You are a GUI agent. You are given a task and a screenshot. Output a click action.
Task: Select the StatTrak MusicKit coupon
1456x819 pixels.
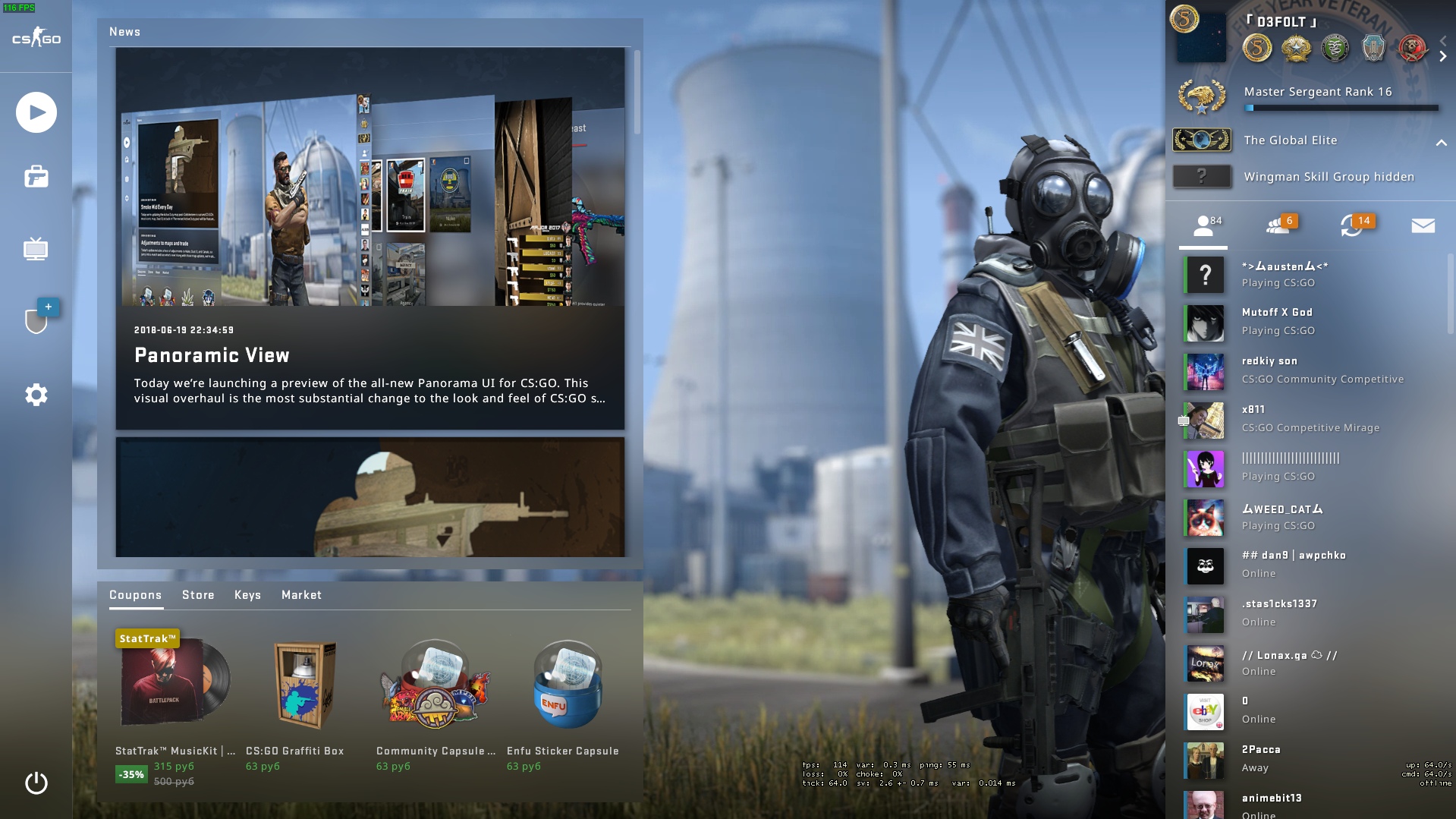tap(175, 685)
